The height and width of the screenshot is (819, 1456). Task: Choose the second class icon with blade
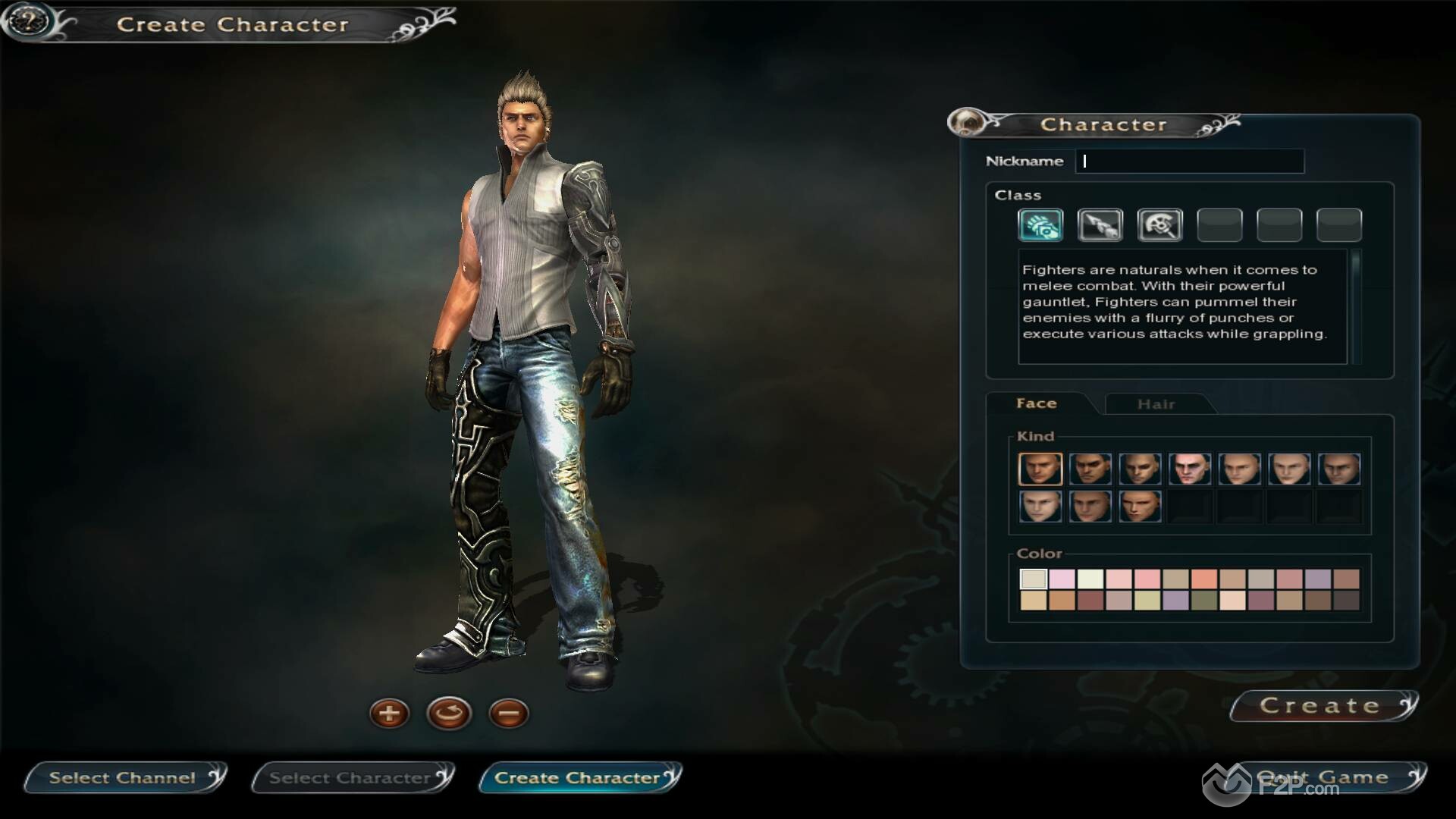tap(1100, 225)
